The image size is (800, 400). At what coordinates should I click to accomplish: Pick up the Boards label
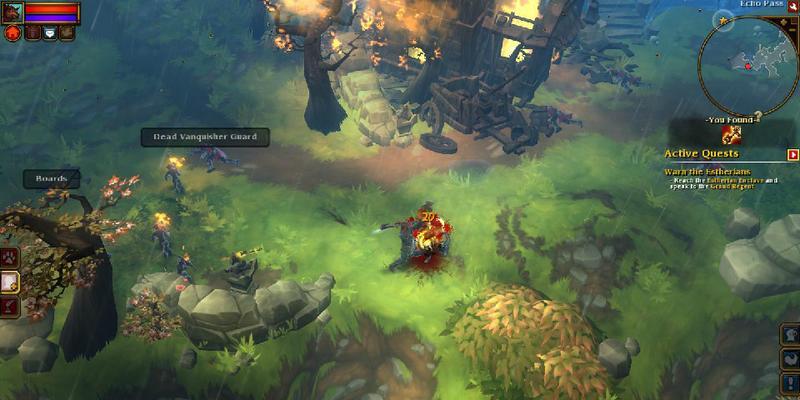[51, 179]
